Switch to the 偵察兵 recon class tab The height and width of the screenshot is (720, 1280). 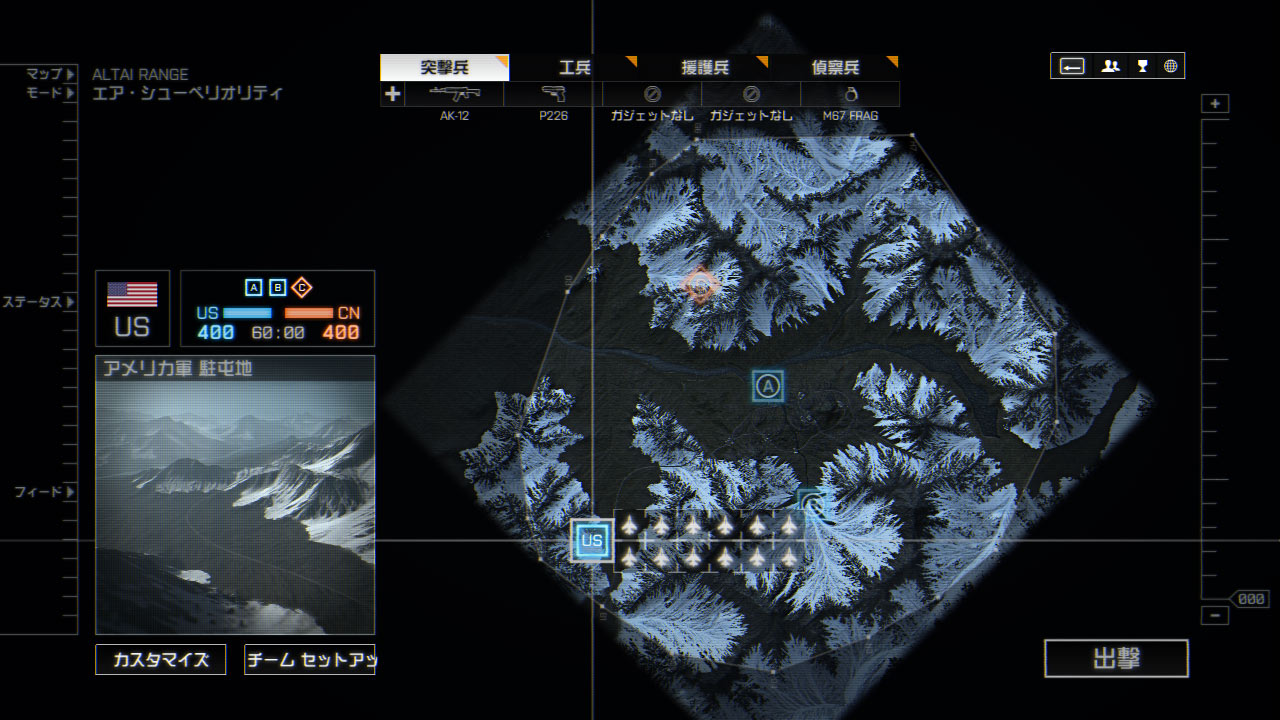[835, 68]
